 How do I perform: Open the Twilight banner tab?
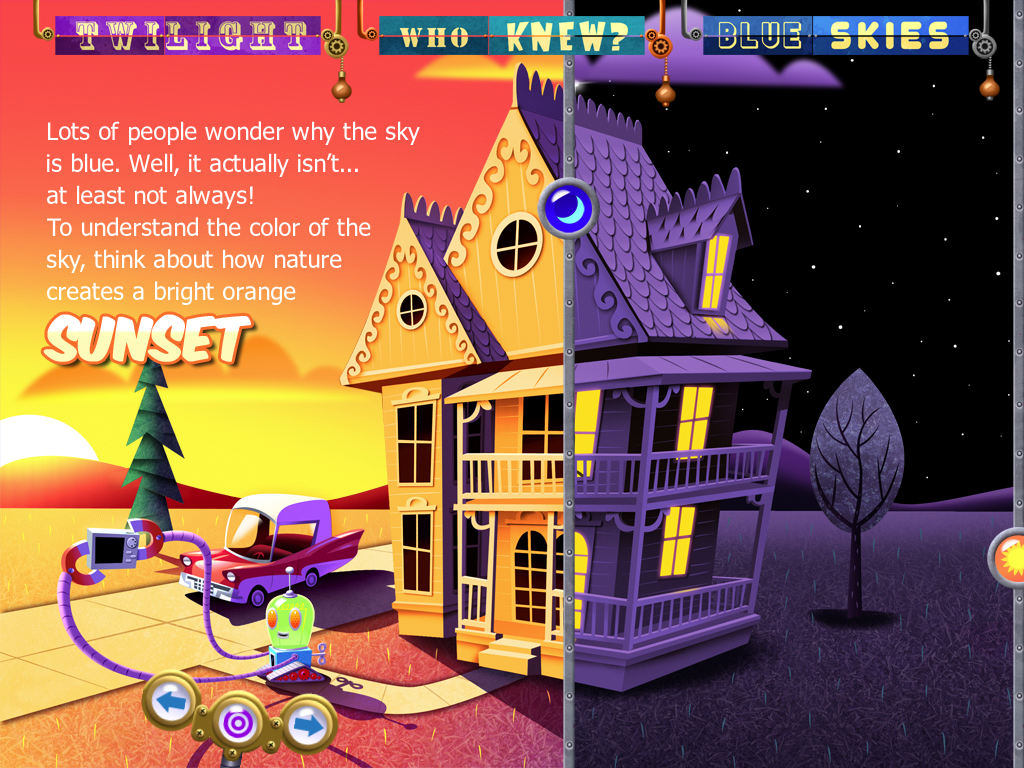(187, 35)
